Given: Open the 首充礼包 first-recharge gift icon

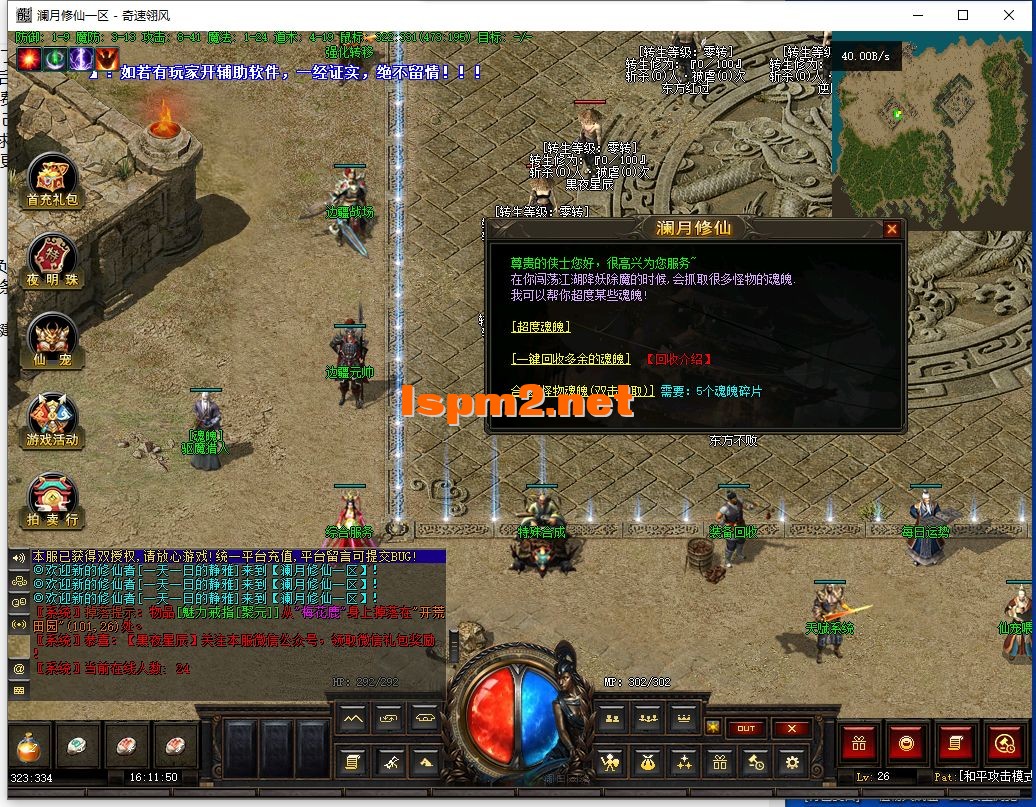Looking at the screenshot, I should (52, 180).
